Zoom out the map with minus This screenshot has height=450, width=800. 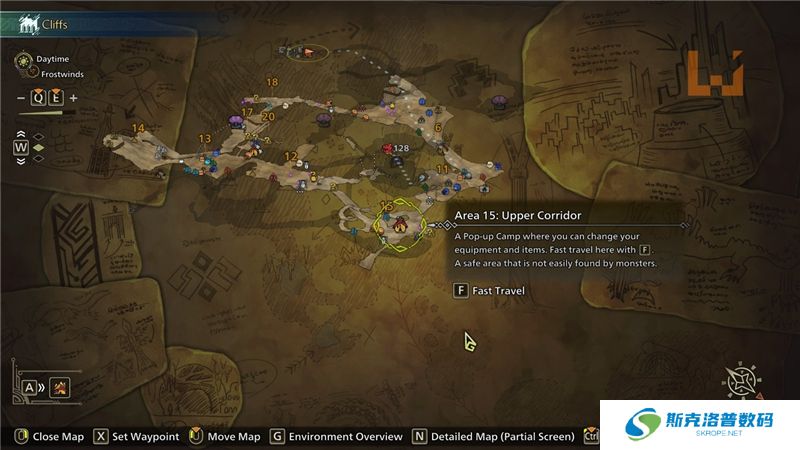[x=21, y=98]
